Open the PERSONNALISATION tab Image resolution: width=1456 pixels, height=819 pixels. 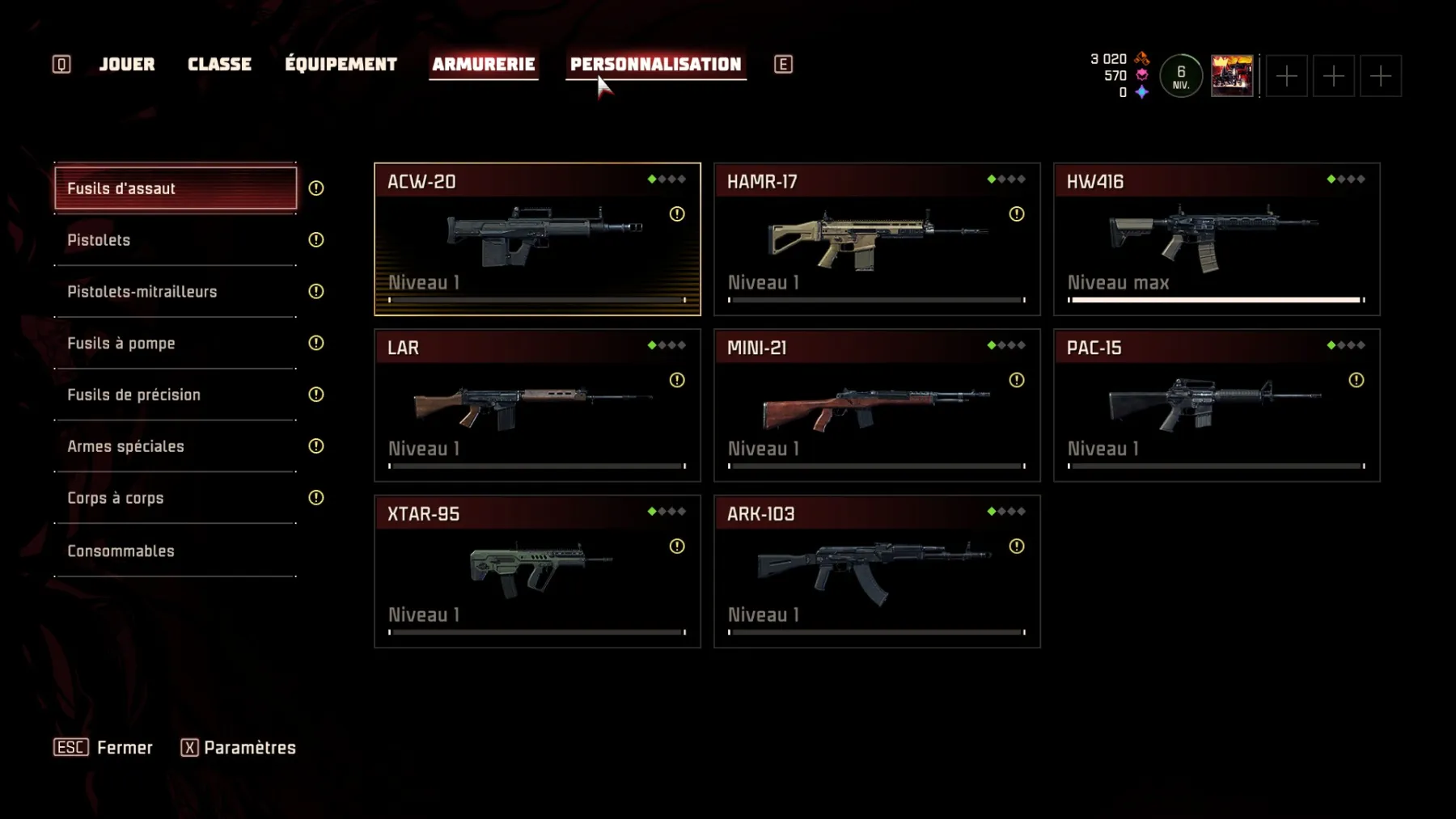point(655,65)
